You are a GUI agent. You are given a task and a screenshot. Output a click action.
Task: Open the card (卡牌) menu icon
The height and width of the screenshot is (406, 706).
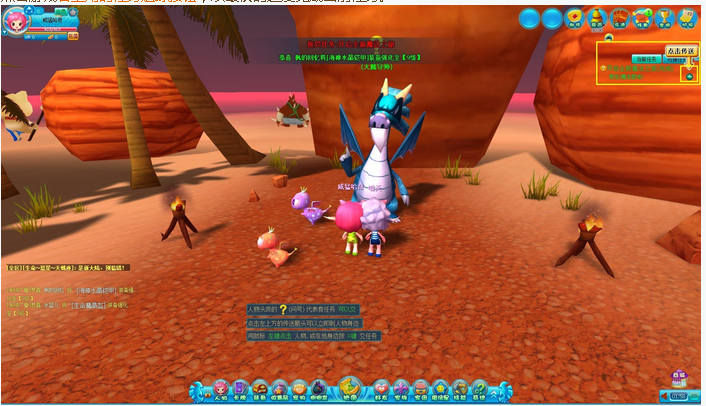(x=241, y=390)
